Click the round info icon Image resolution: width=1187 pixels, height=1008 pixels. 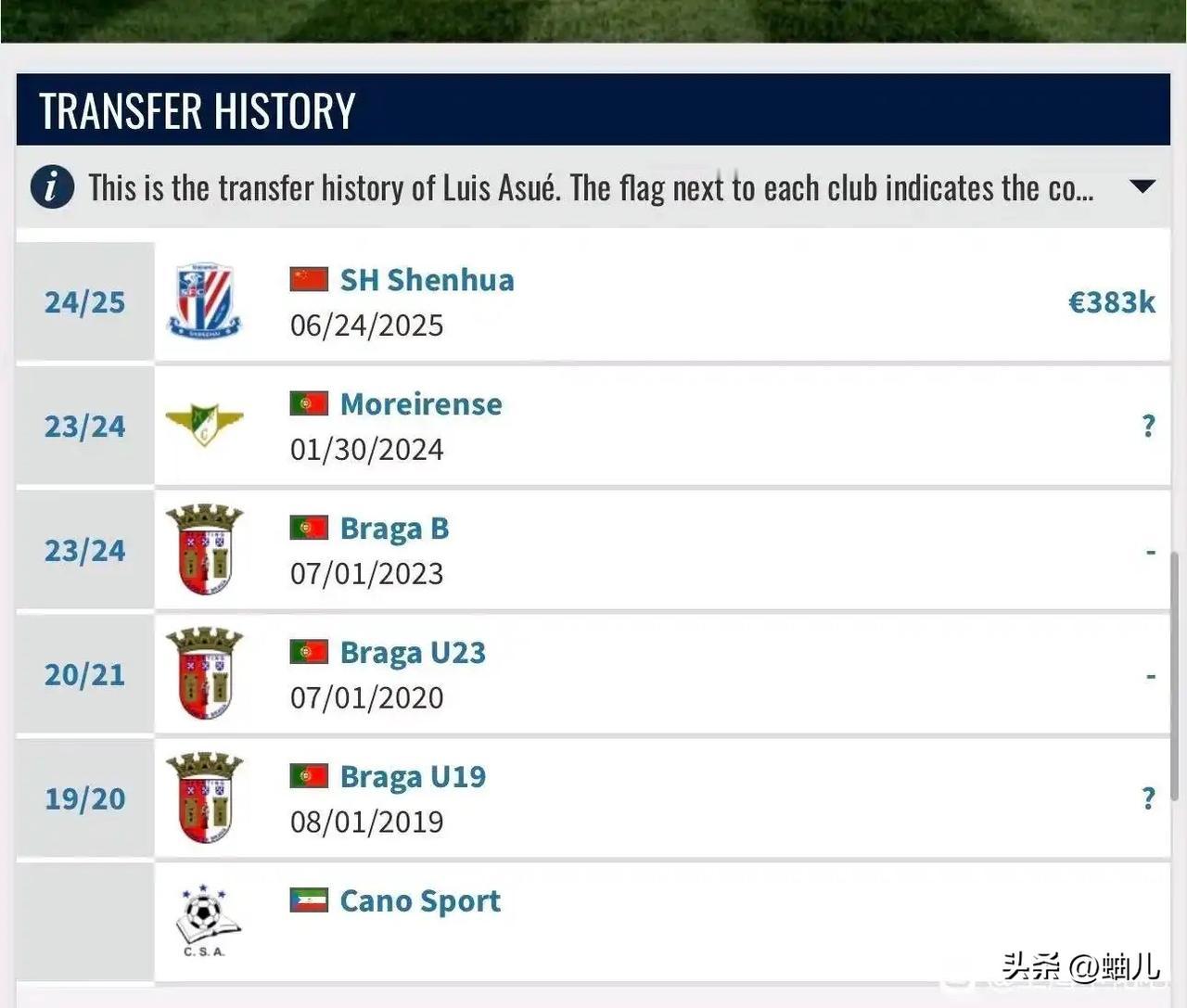(52, 186)
